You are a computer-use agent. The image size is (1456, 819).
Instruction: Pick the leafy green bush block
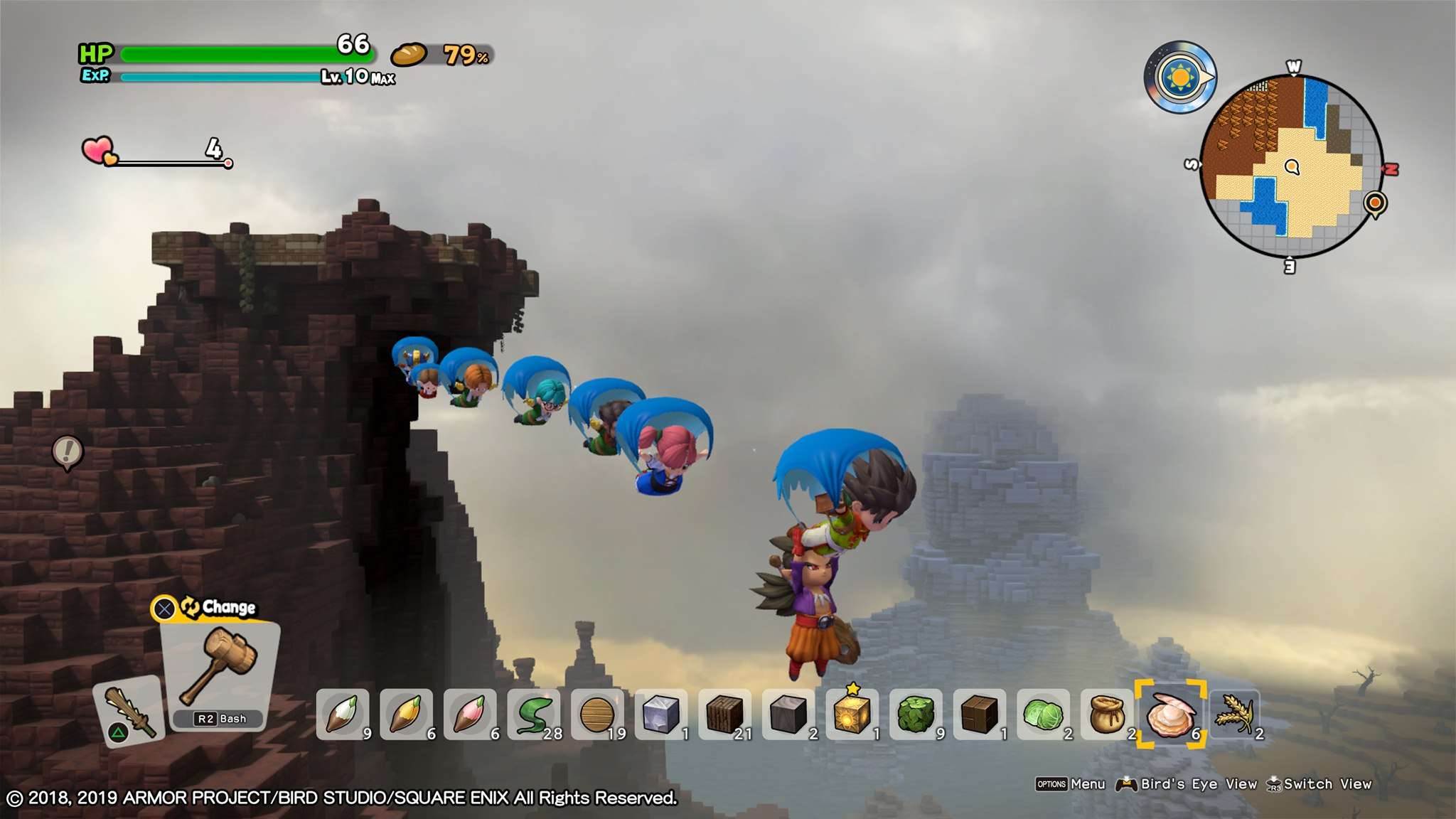[x=916, y=714]
